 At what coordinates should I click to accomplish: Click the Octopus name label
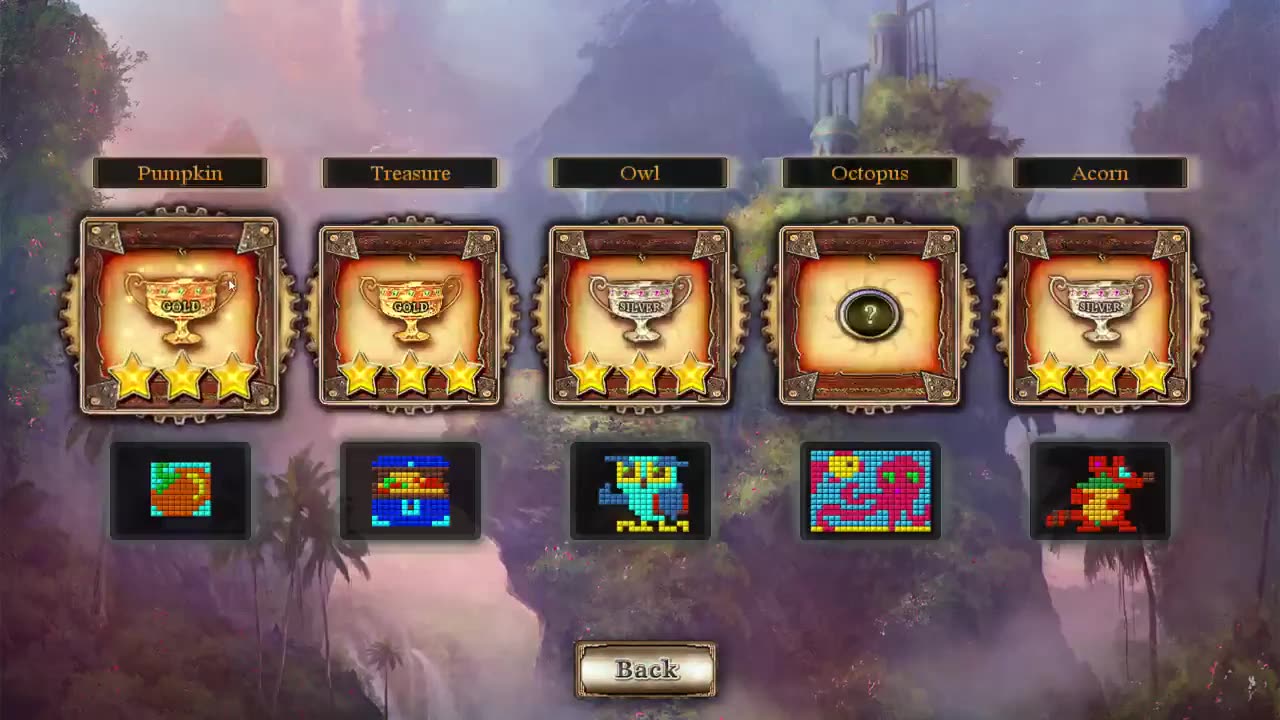(x=870, y=173)
